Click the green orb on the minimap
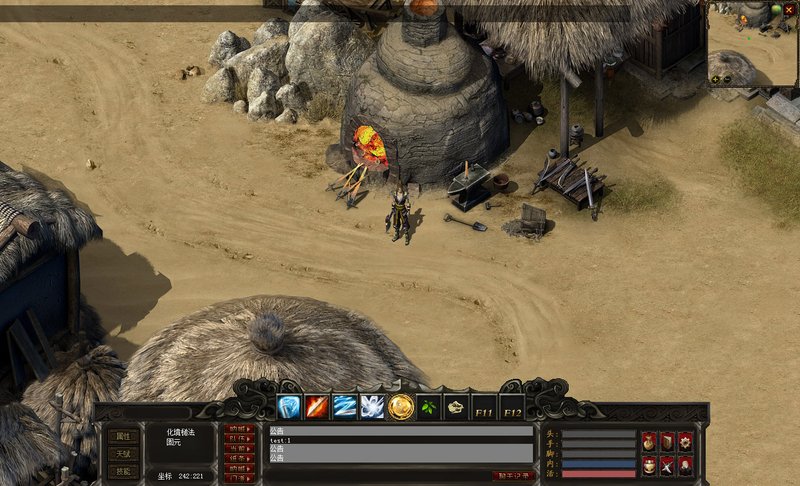The height and width of the screenshot is (486, 800). [777, 10]
